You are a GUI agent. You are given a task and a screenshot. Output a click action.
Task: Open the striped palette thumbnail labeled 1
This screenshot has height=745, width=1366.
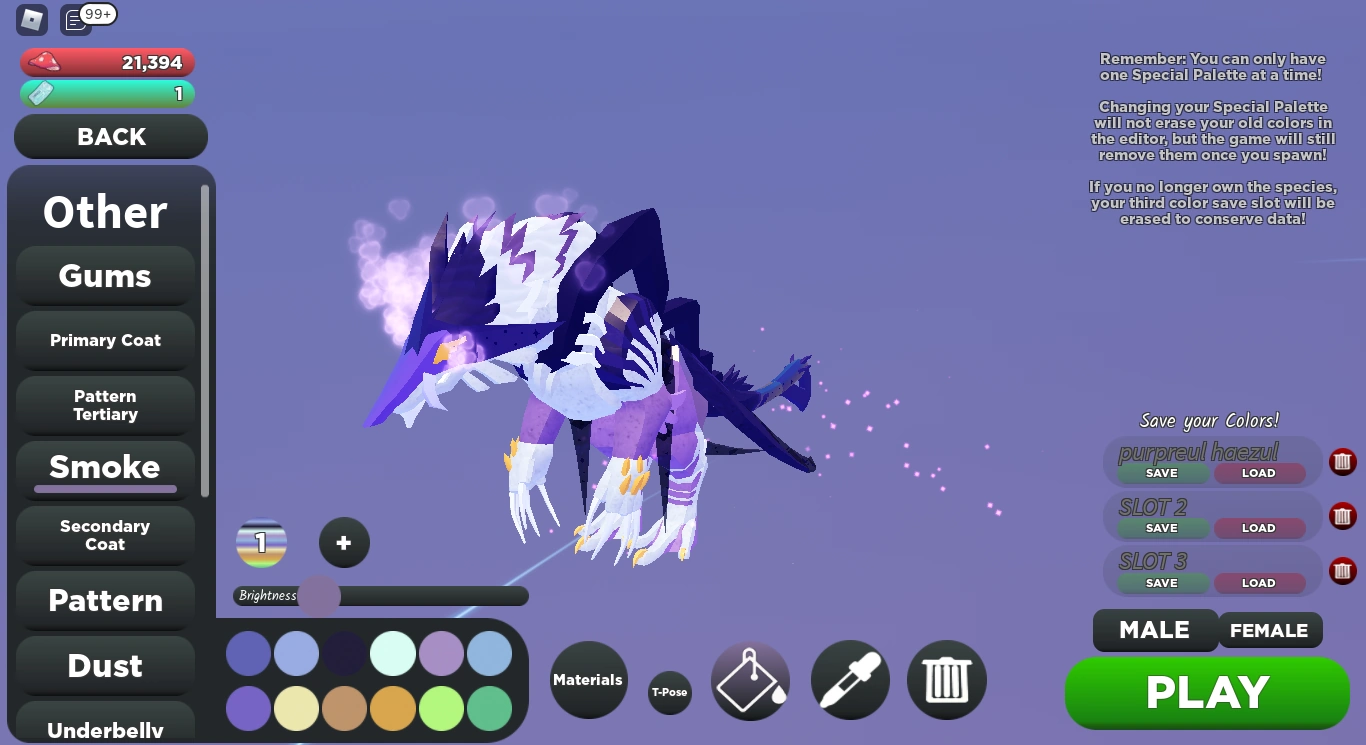(x=261, y=542)
